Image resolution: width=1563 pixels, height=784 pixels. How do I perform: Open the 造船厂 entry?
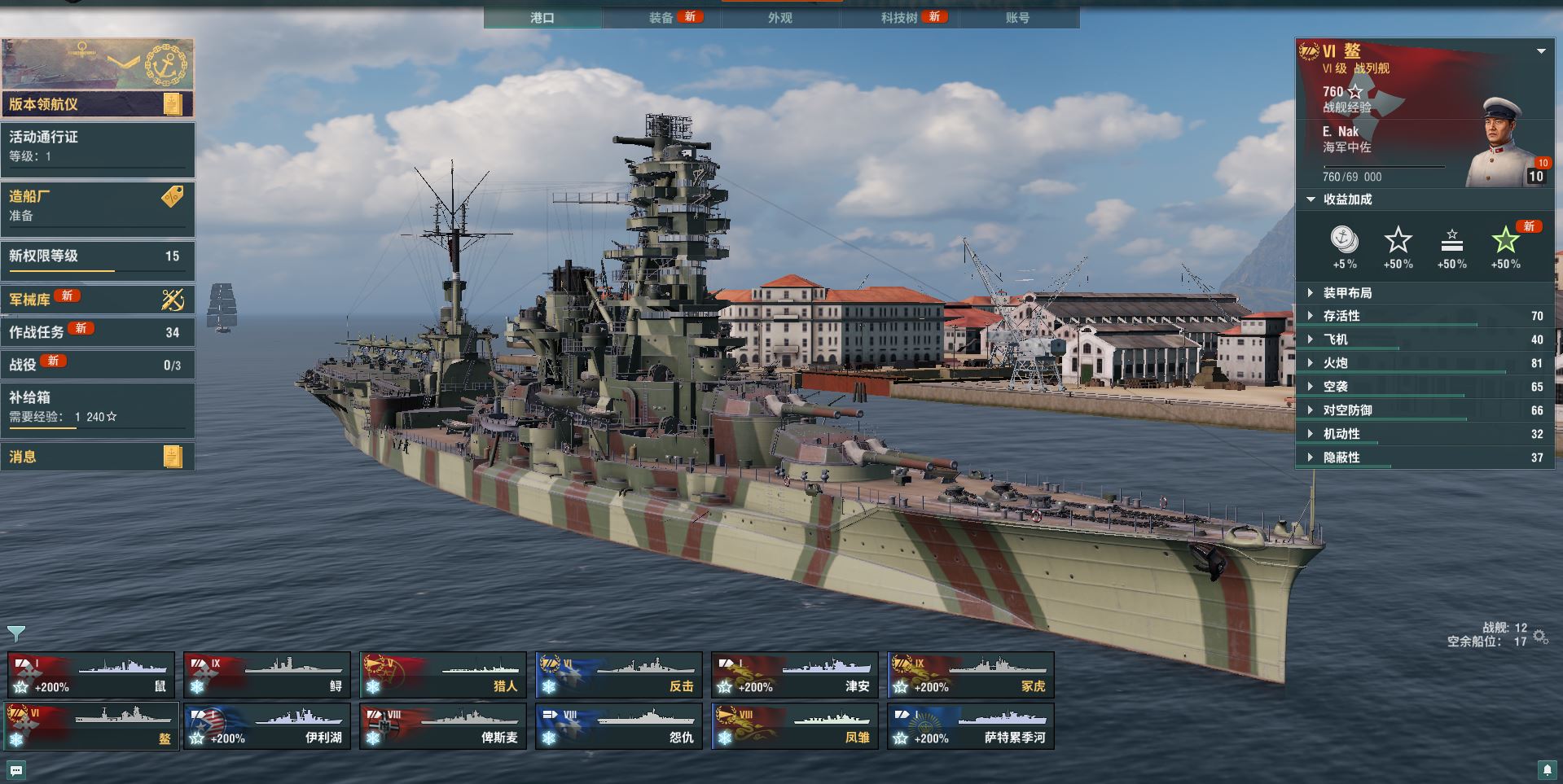98,207
